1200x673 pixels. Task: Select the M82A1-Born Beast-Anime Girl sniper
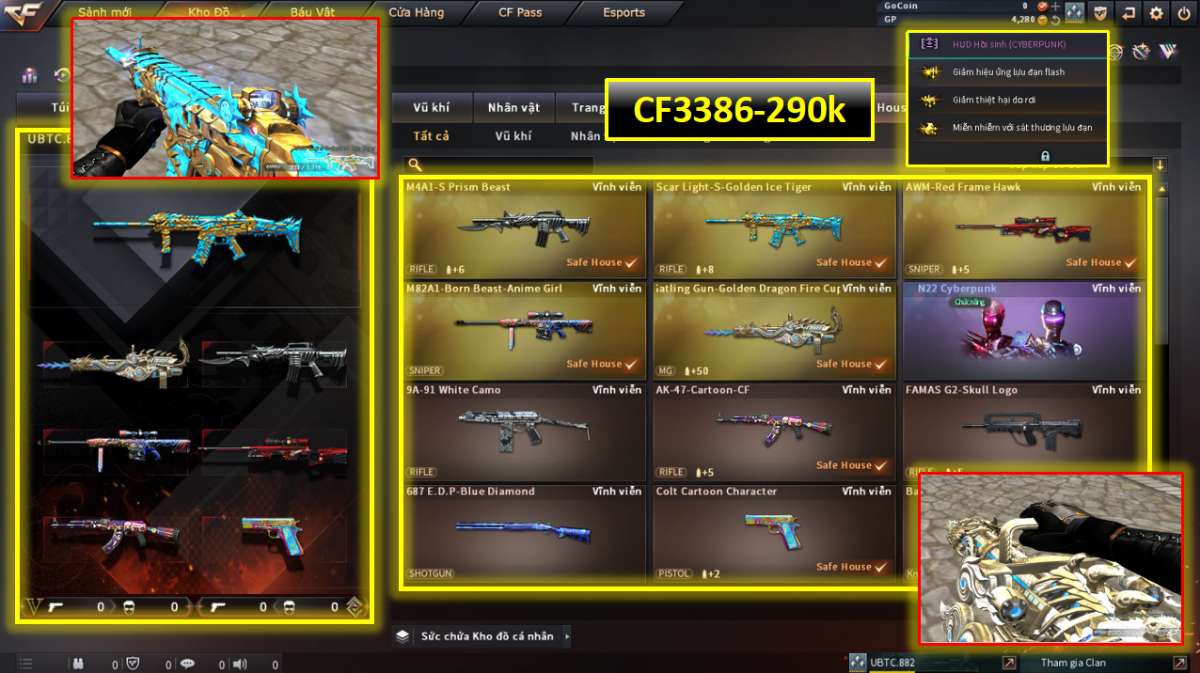click(525, 330)
